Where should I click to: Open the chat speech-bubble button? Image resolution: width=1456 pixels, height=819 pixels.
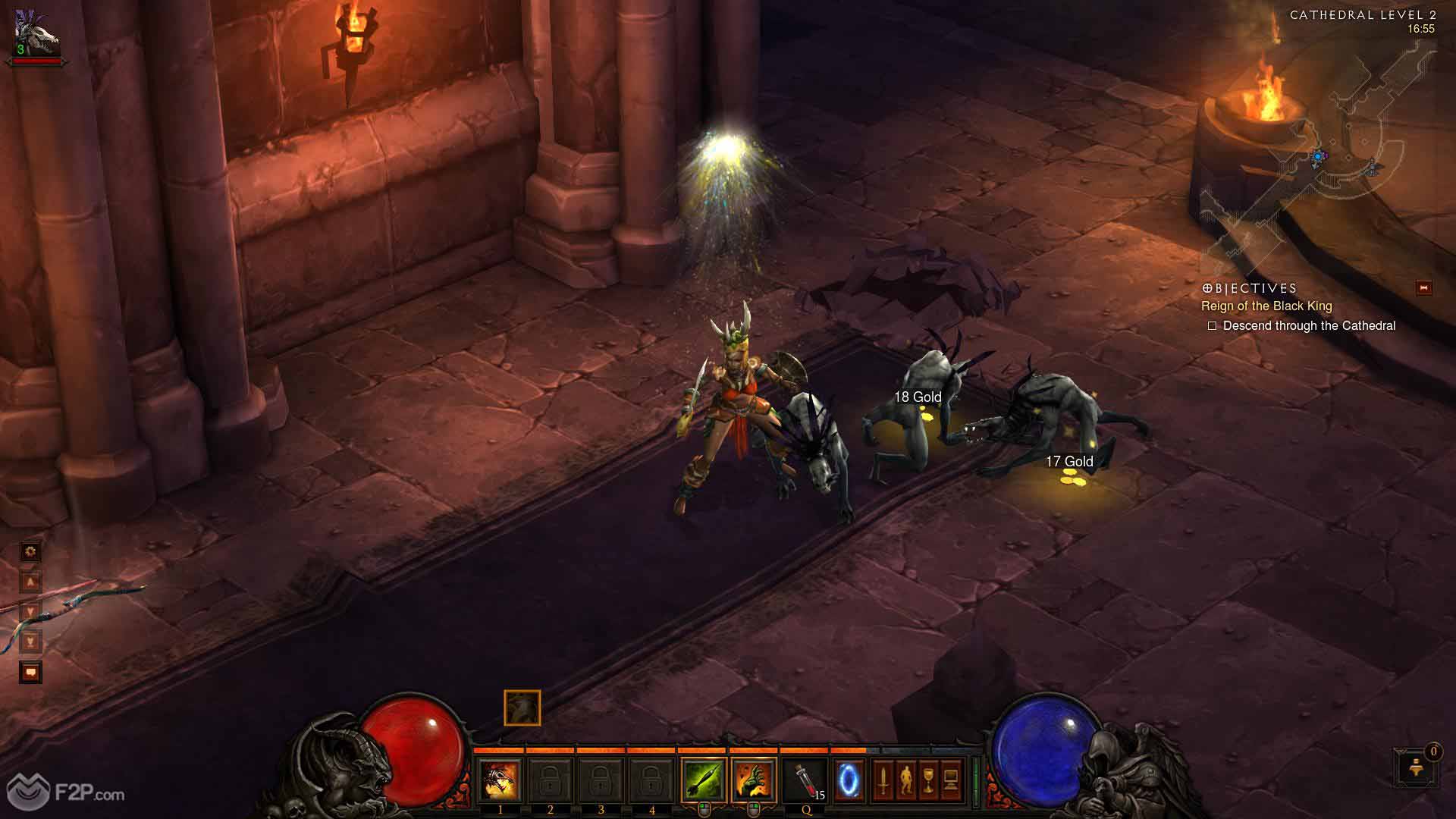30,672
